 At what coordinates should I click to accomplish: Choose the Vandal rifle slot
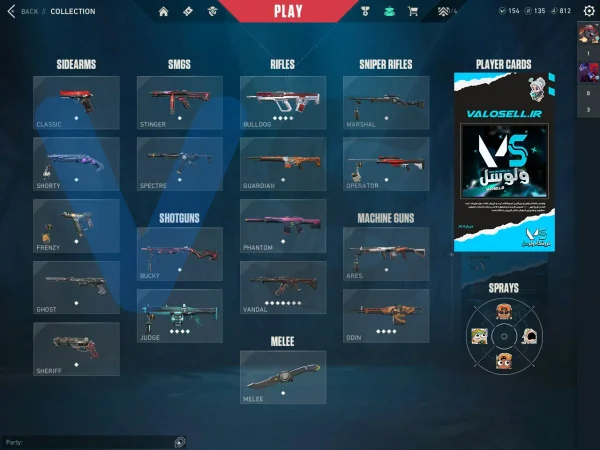(x=283, y=287)
